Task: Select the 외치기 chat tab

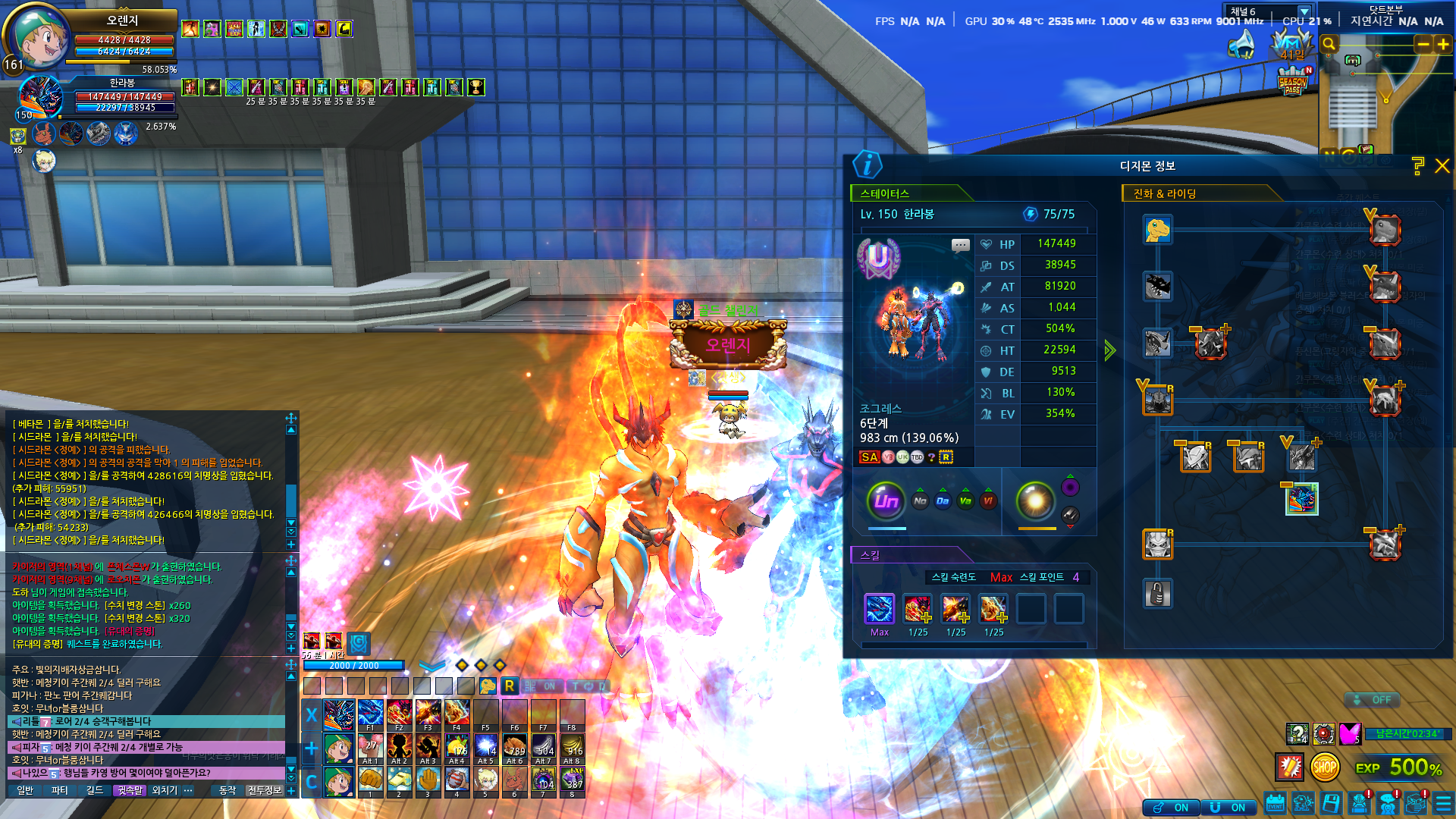Action: [x=165, y=790]
